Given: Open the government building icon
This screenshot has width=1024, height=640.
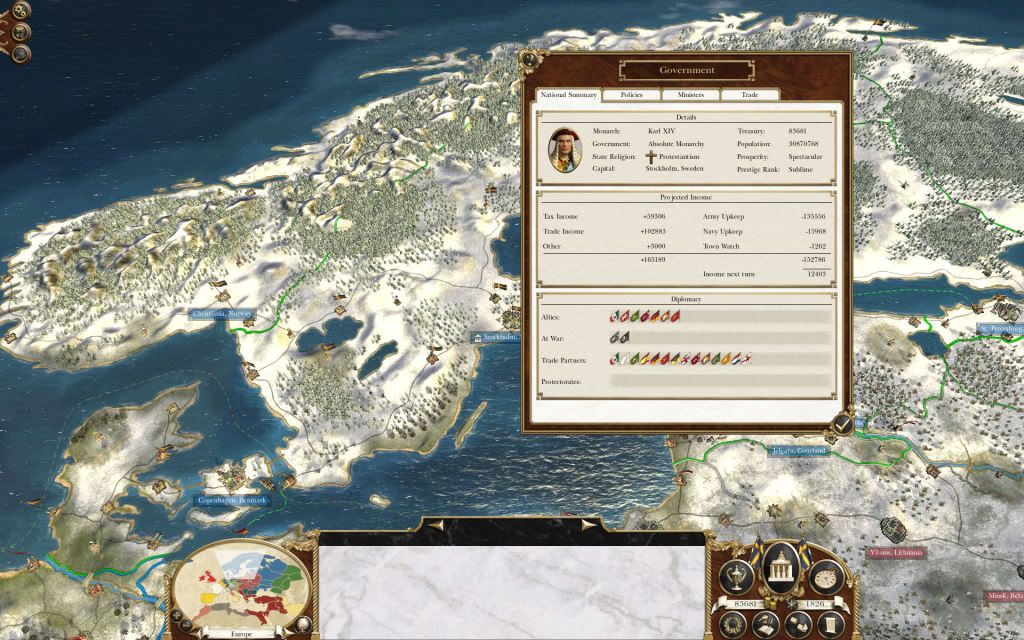Looking at the screenshot, I should click(x=781, y=568).
